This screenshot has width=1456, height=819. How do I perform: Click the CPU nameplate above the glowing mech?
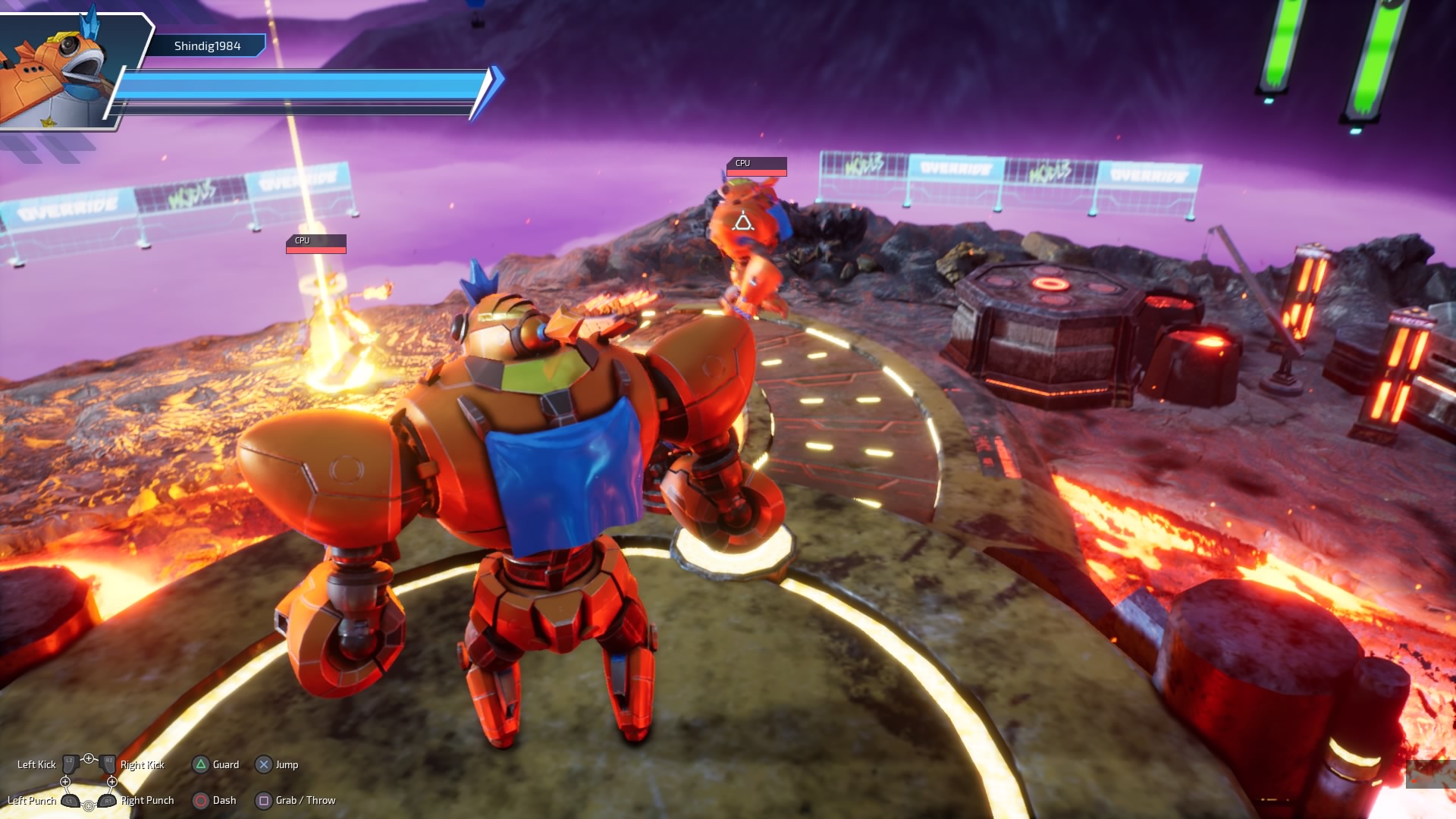315,243
